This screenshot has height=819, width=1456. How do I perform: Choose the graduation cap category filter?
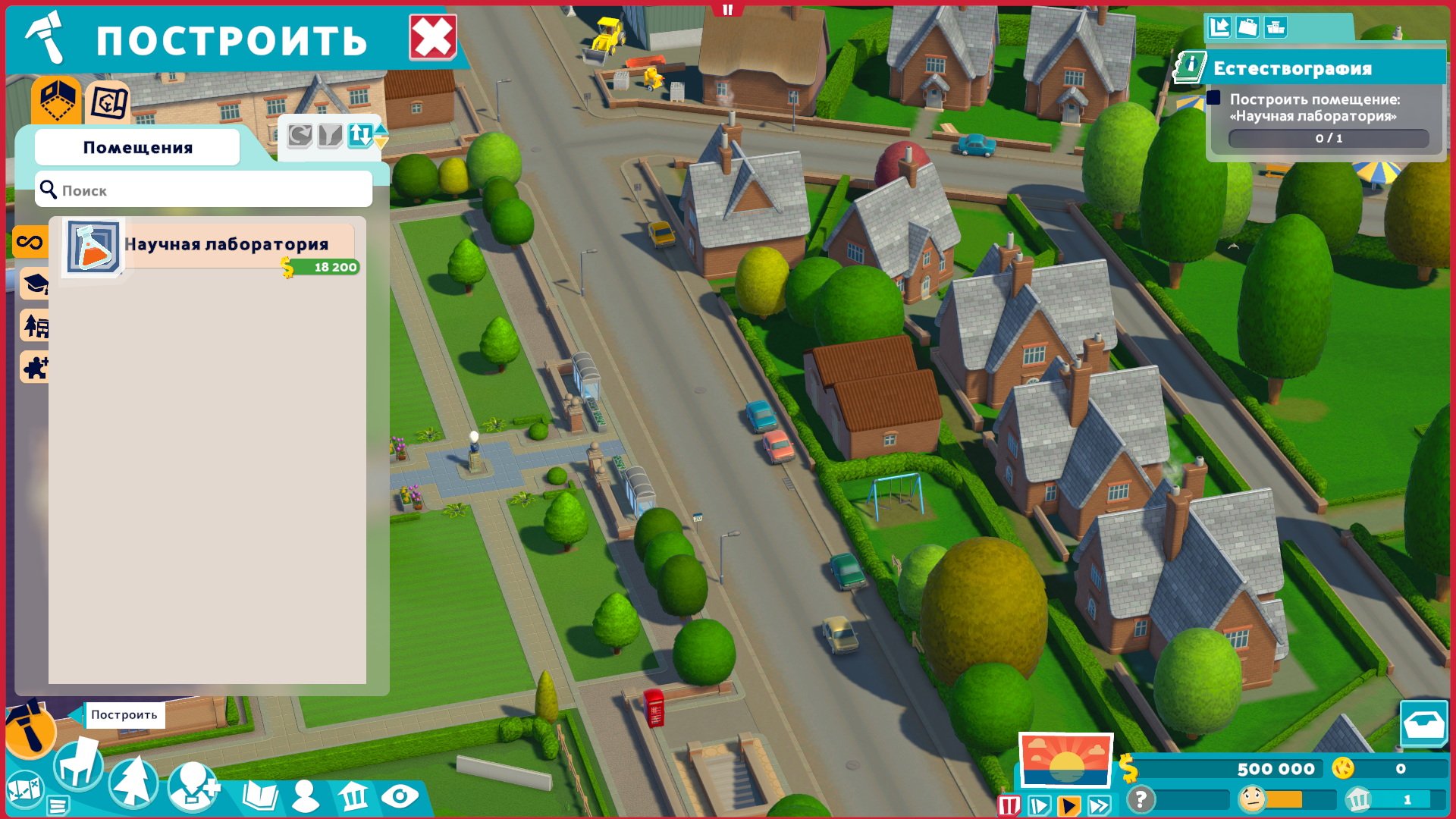point(35,284)
